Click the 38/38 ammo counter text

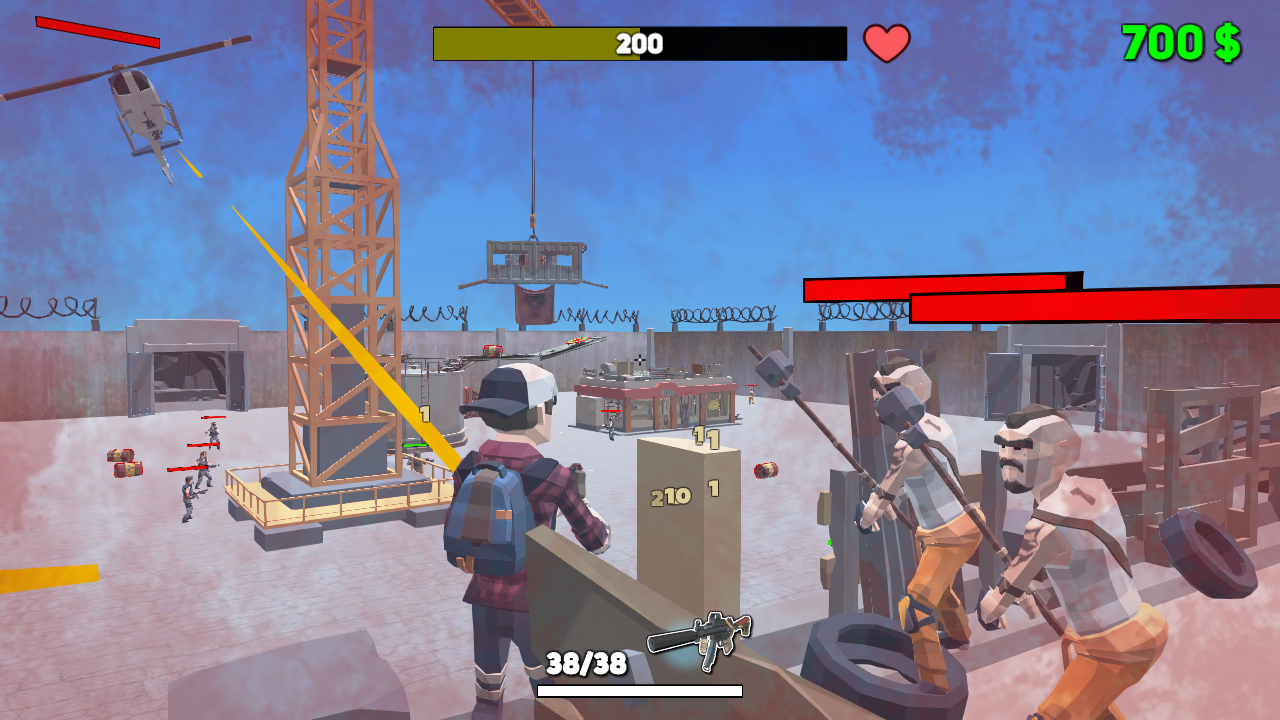click(585, 662)
